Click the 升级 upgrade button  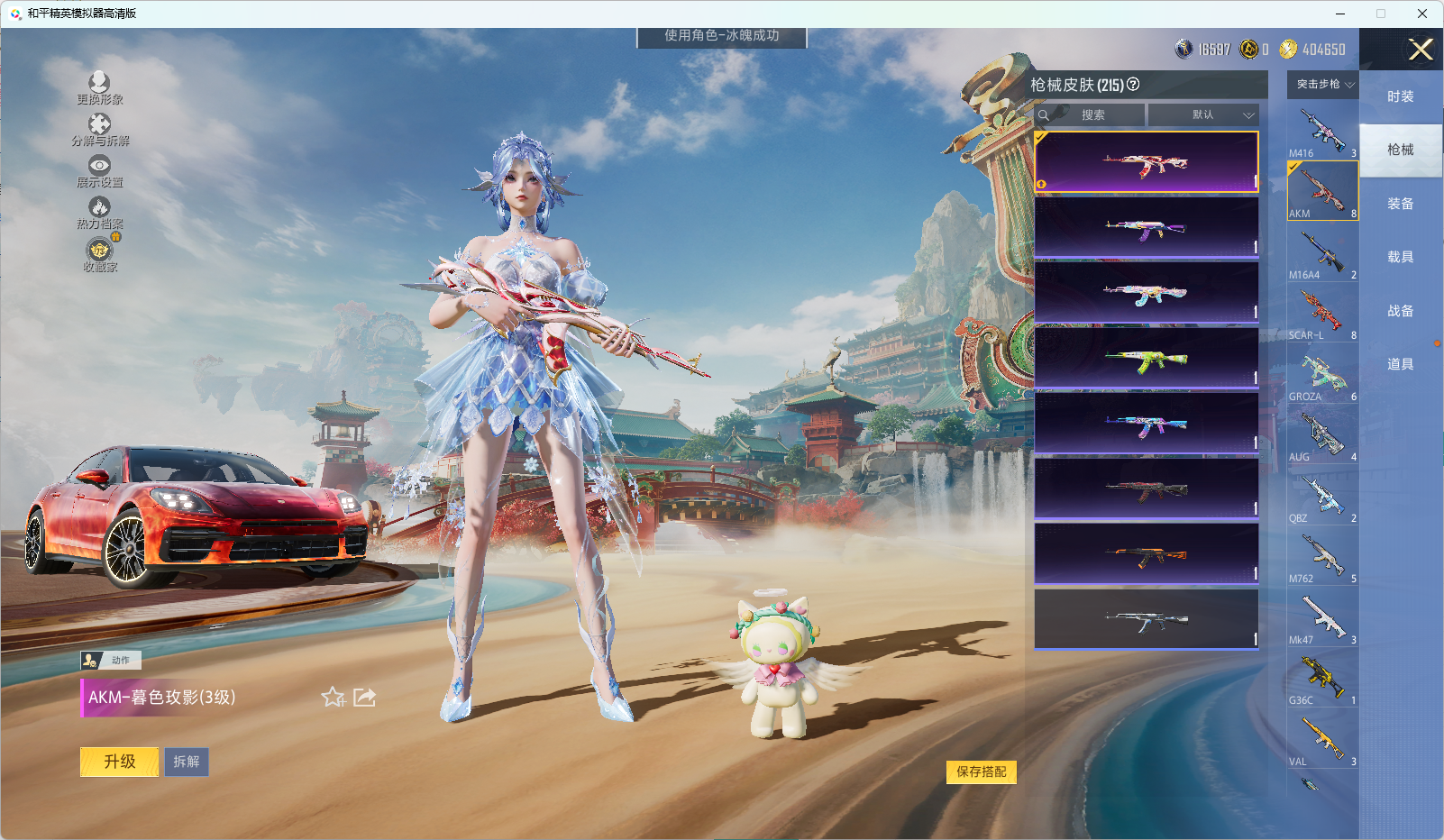coord(119,762)
